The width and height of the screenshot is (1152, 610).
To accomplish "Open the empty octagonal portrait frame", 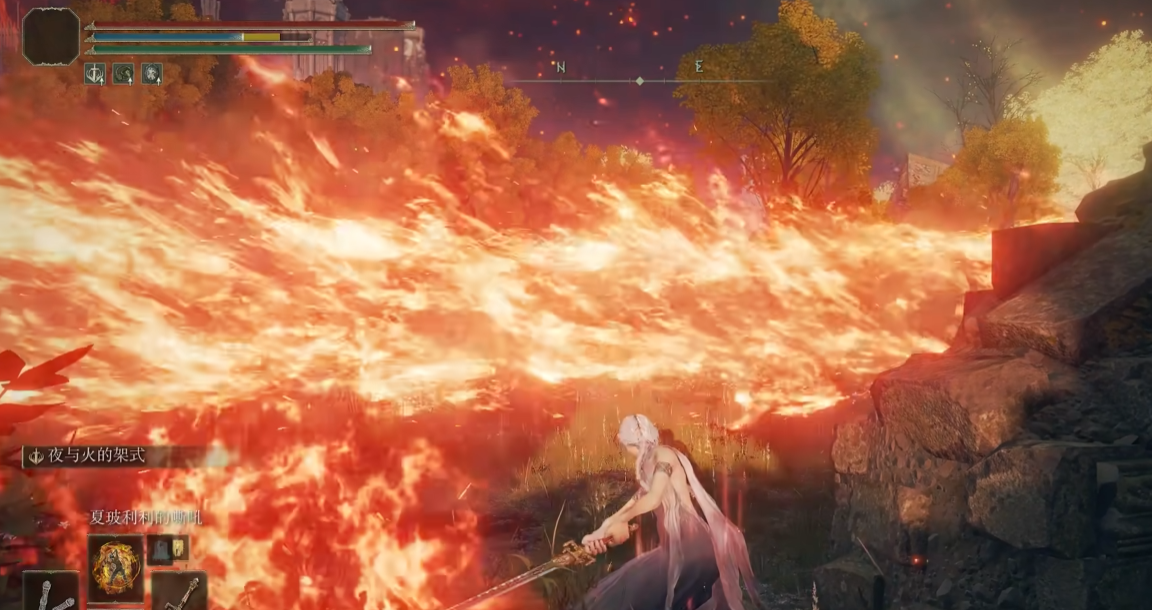I will (x=51, y=36).
